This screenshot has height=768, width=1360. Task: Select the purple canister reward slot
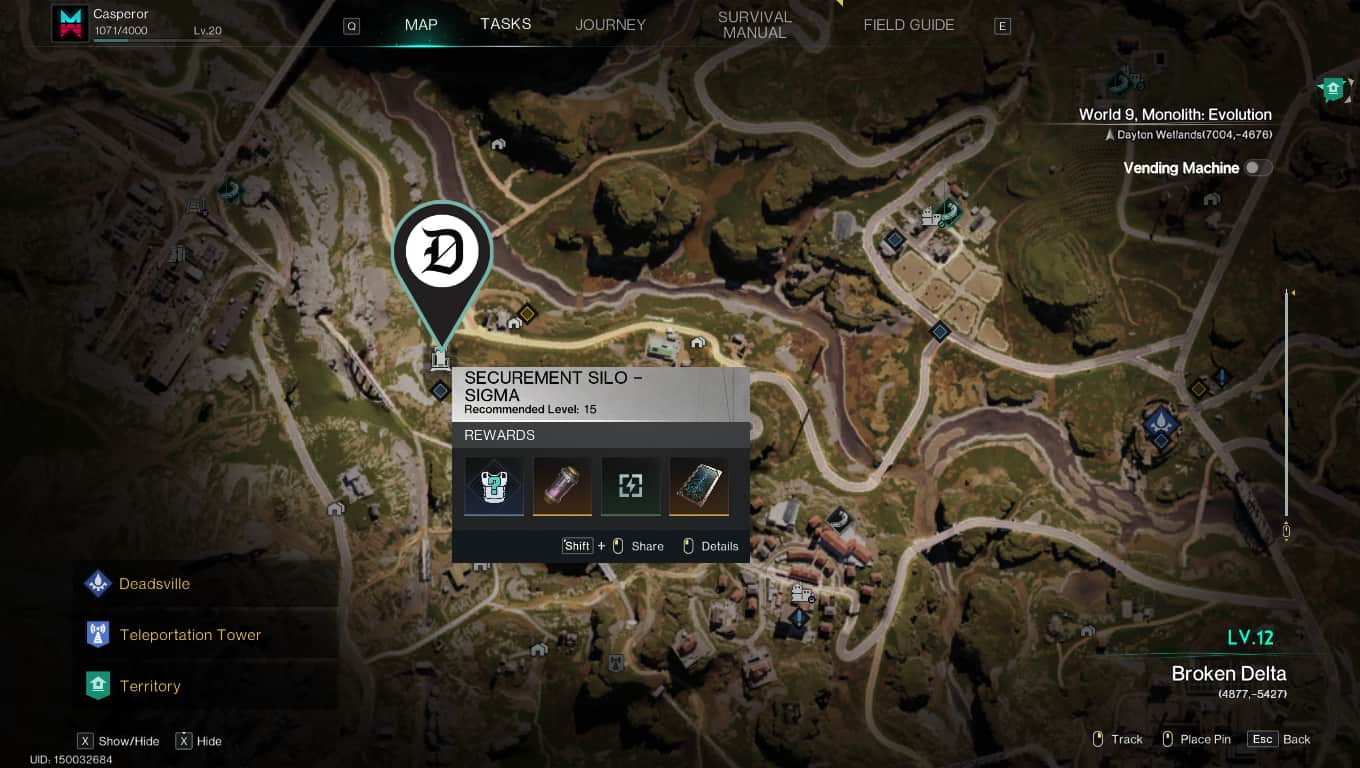562,487
